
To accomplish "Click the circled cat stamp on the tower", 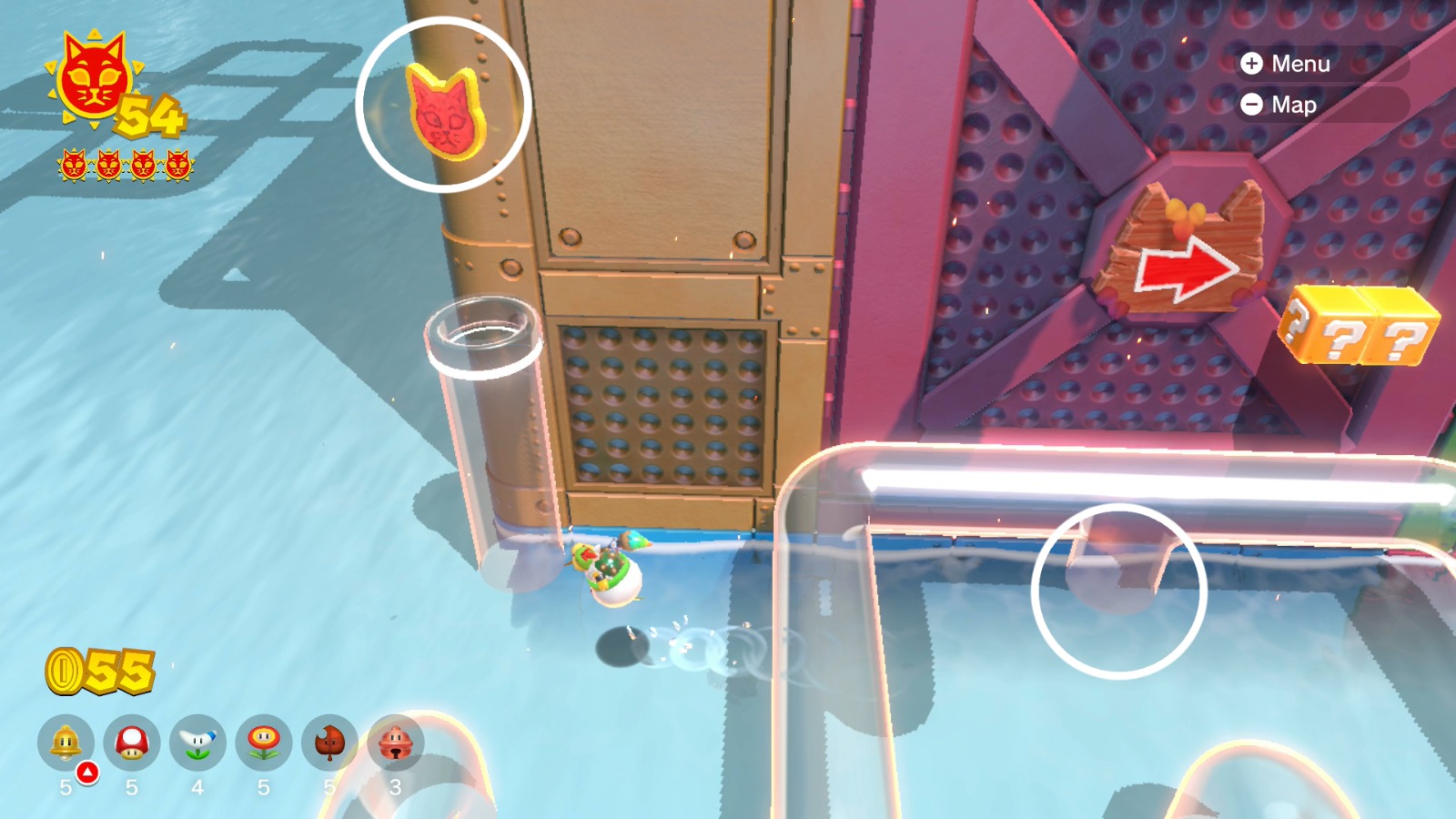I will (x=446, y=111).
